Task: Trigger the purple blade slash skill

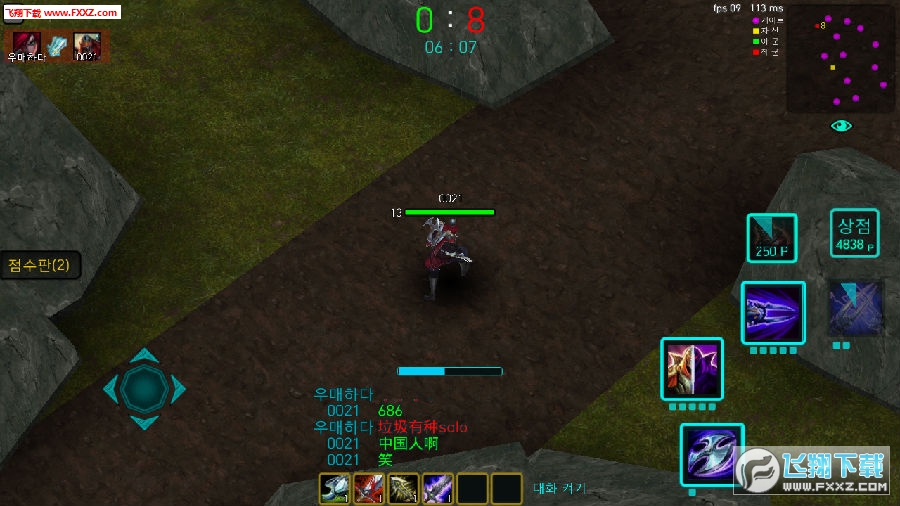Action: (711, 455)
